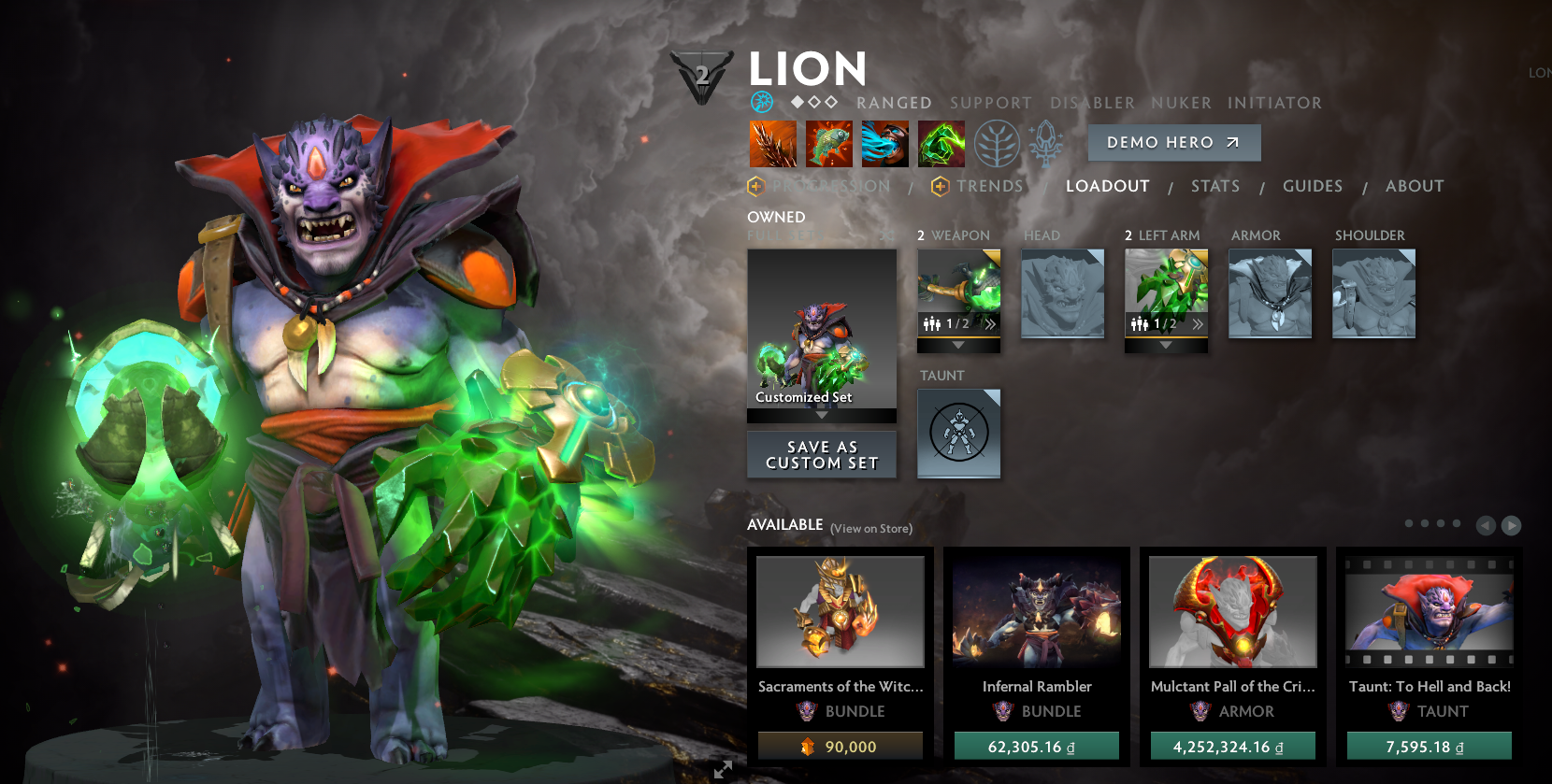Click the double-chevron on the weapon slot
Screen dimensions: 1552x784
tap(991, 324)
